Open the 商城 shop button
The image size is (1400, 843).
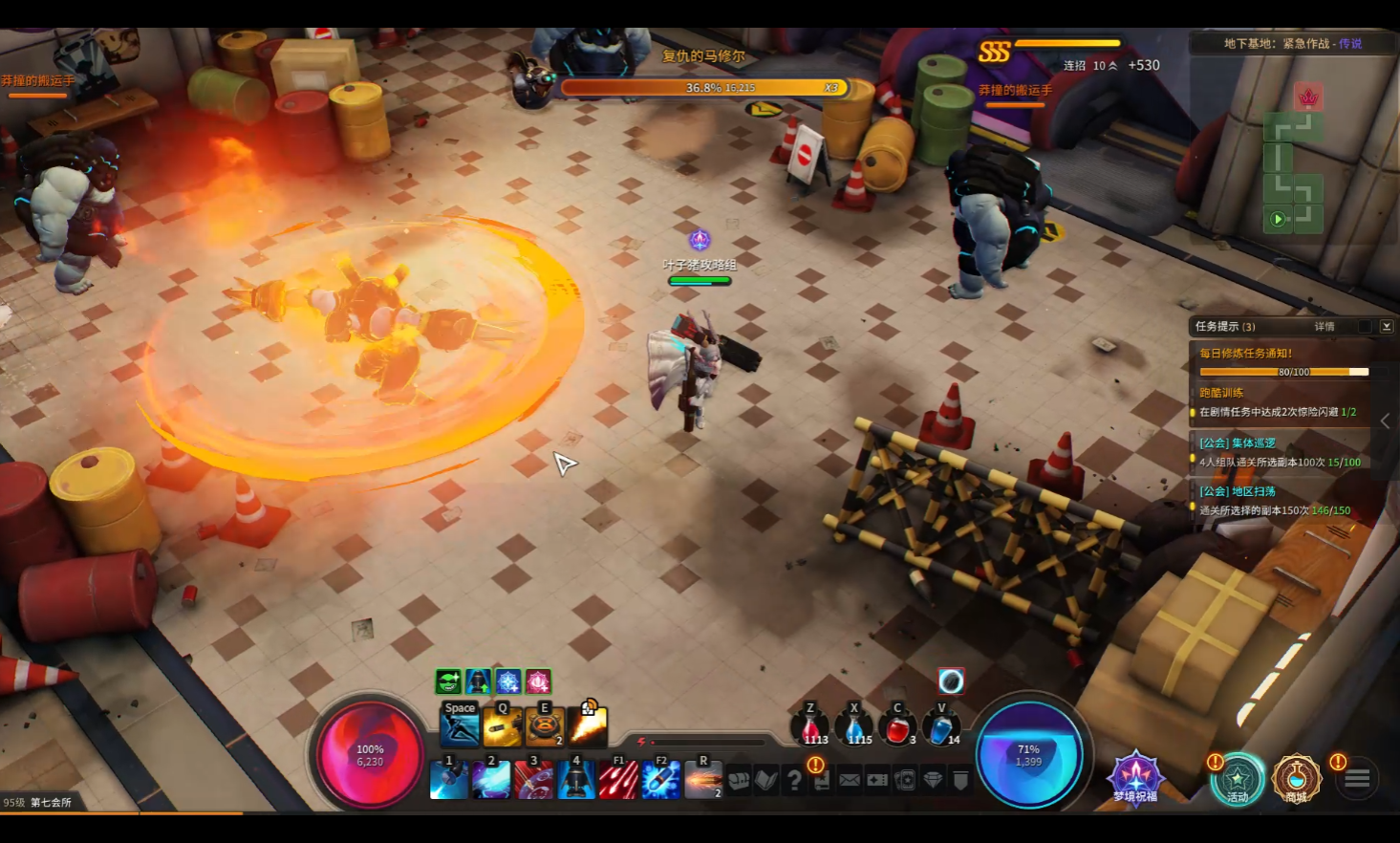(x=1296, y=779)
